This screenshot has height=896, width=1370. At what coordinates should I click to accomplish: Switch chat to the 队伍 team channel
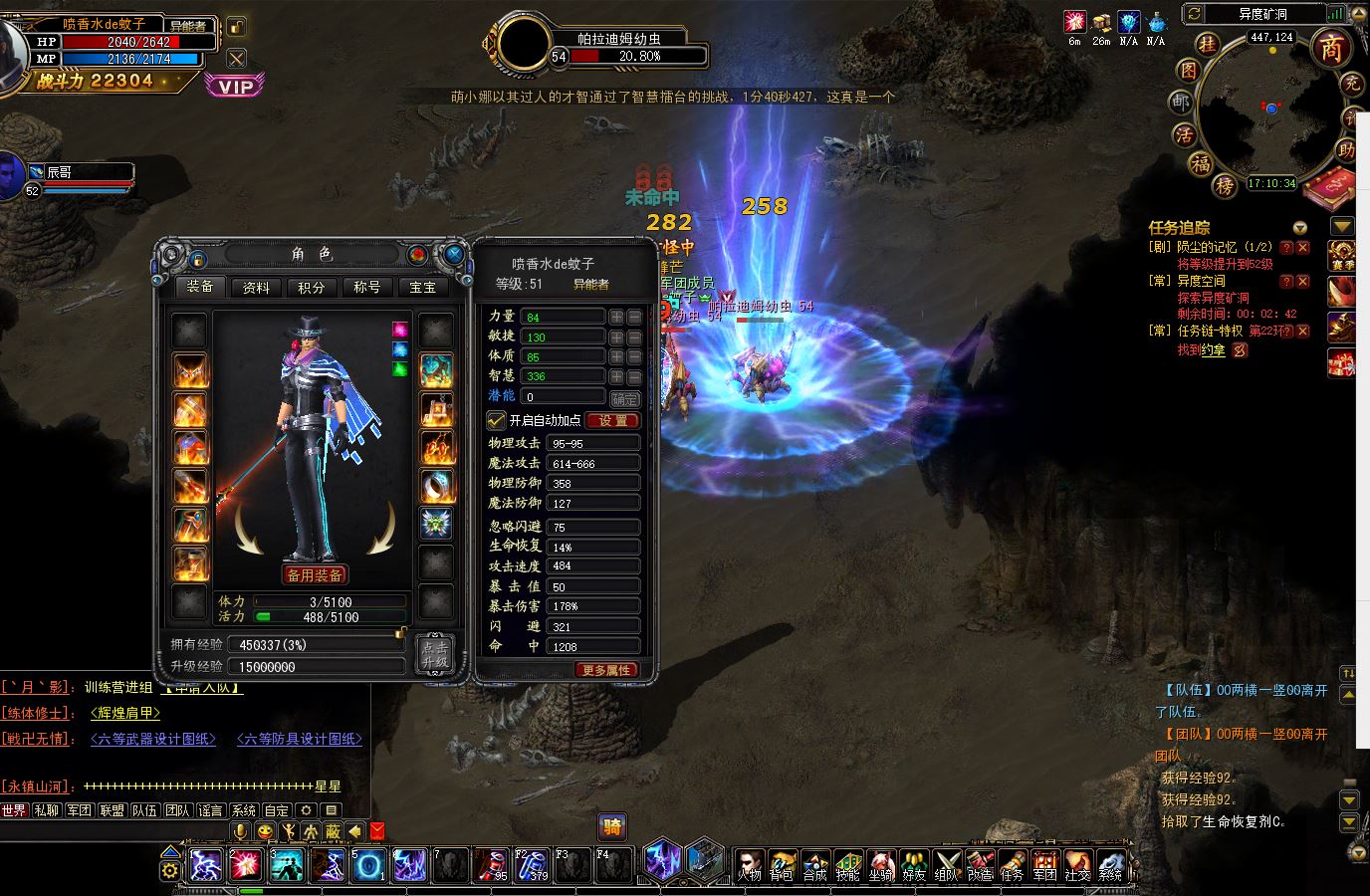[144, 810]
